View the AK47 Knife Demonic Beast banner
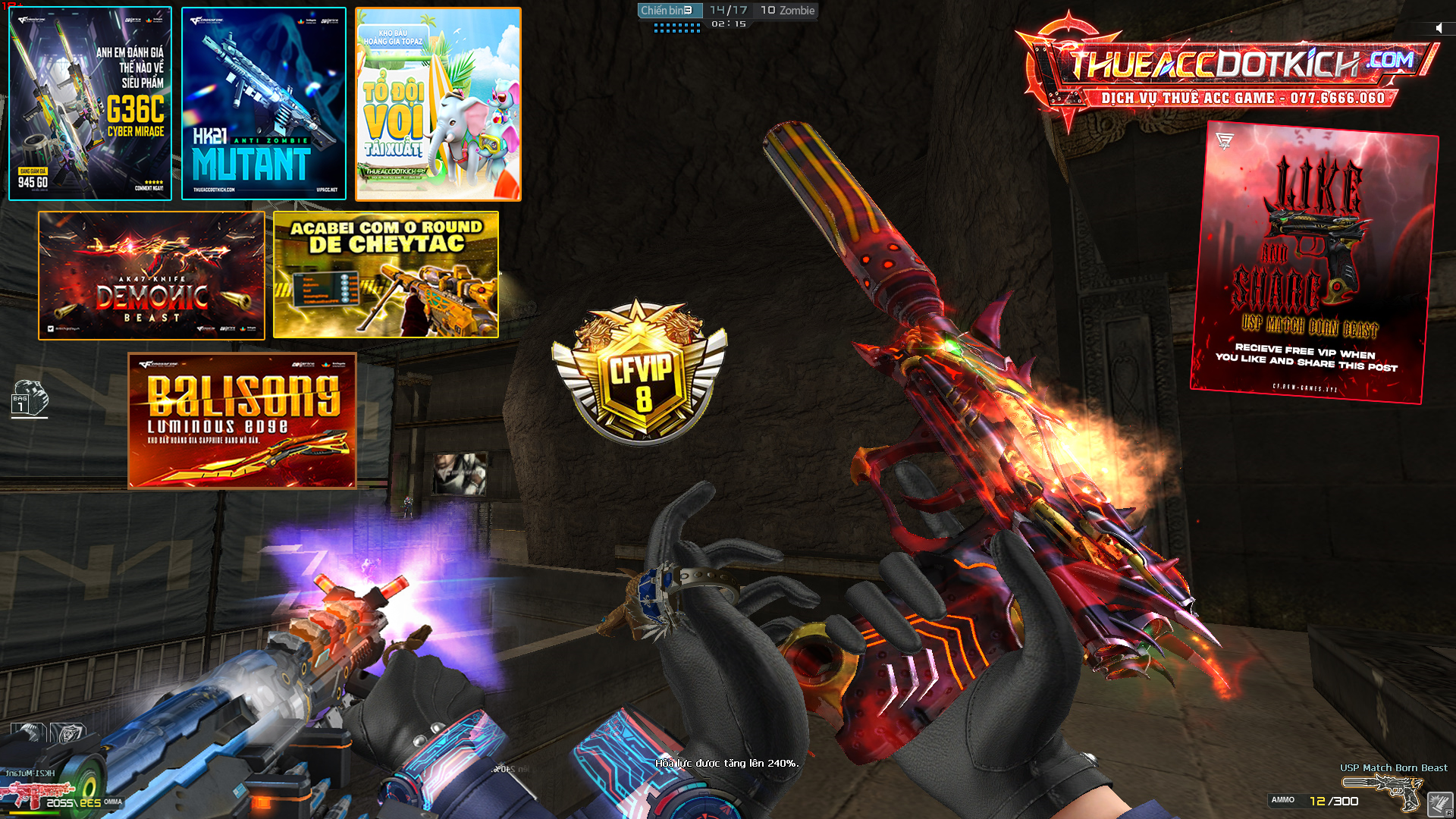The width and height of the screenshot is (1456, 819). (152, 275)
